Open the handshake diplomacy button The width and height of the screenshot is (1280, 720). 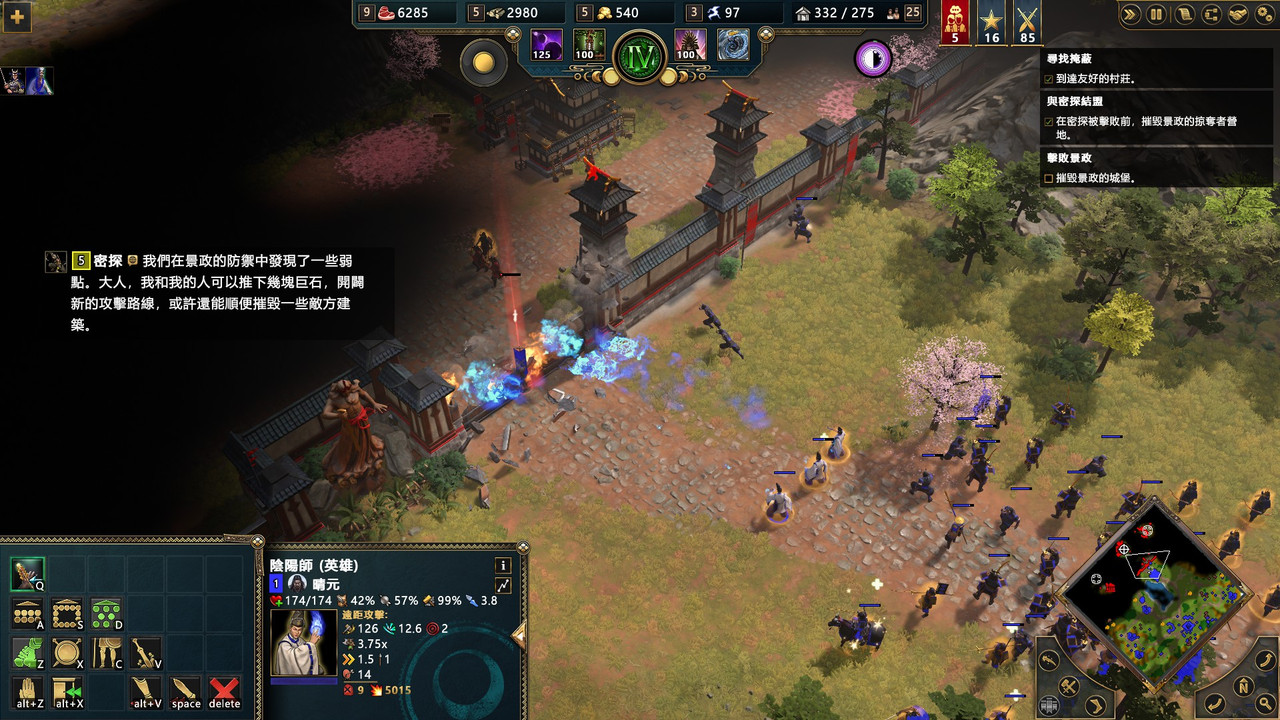pyautogui.click(x=1236, y=14)
